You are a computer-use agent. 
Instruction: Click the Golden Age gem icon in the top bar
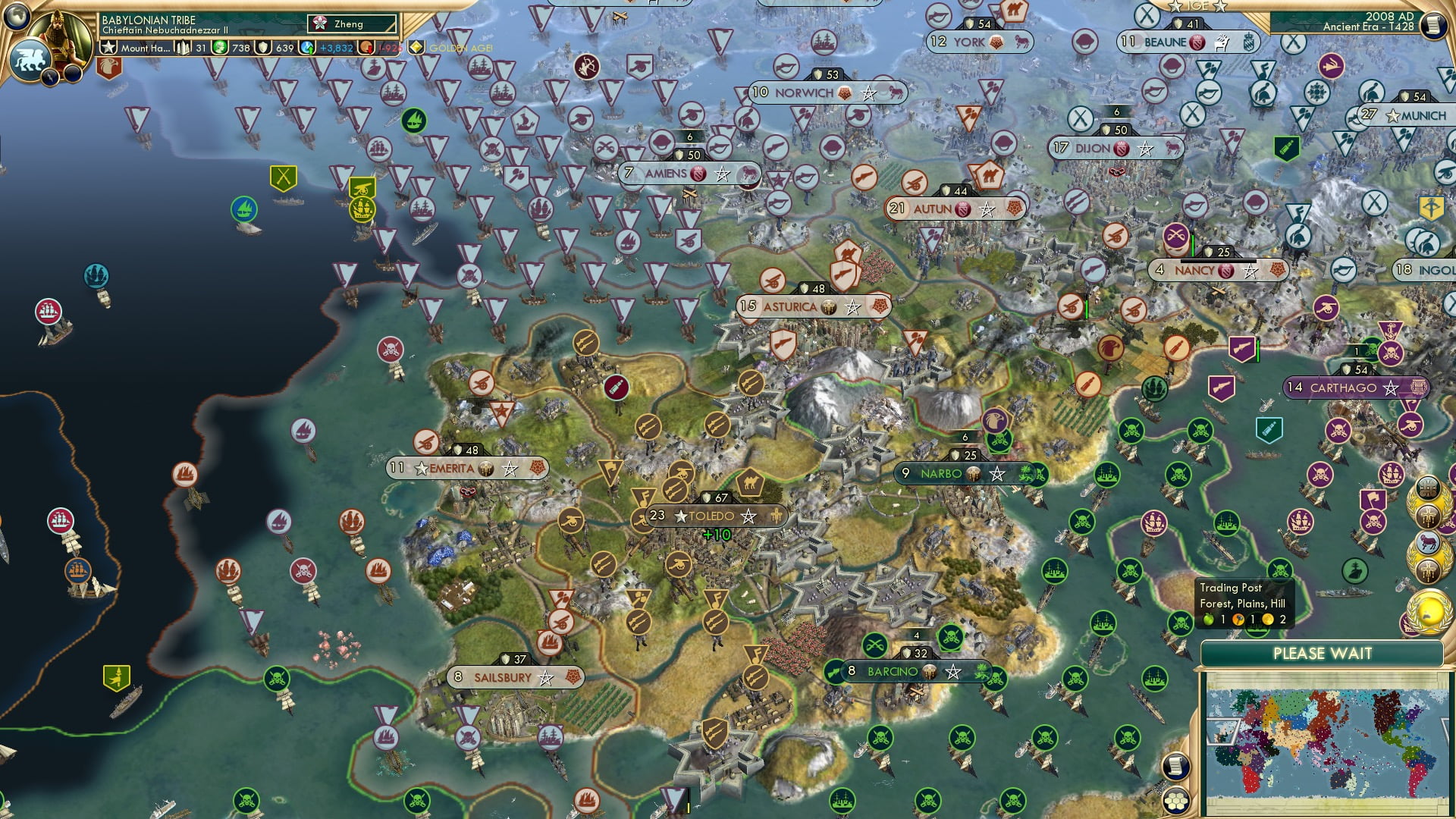tap(416, 47)
